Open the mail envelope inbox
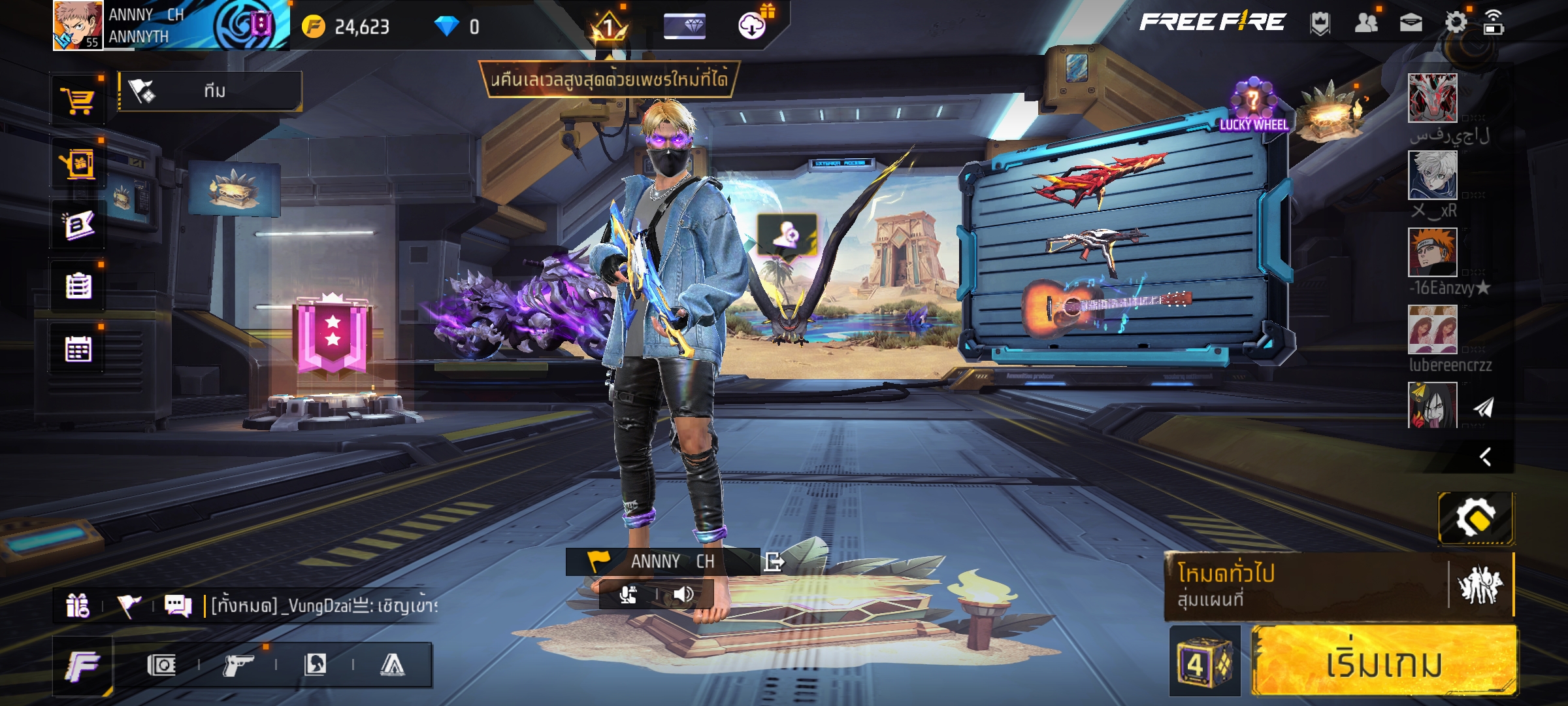This screenshot has height=706, width=1568. coord(1411,23)
